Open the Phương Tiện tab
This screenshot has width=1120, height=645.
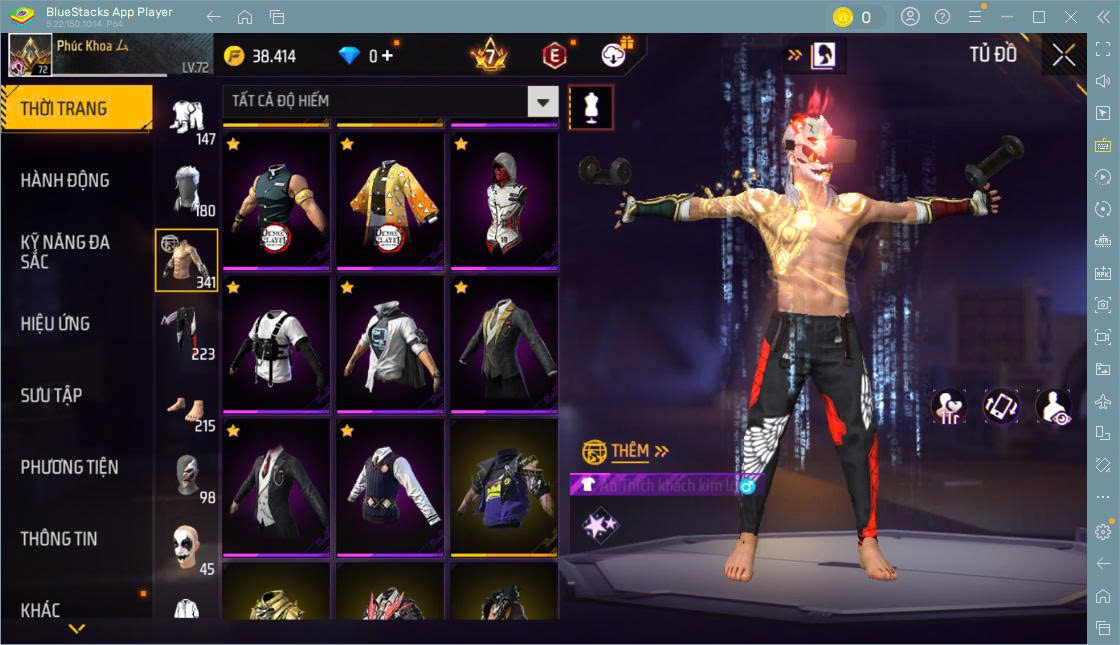coord(69,467)
